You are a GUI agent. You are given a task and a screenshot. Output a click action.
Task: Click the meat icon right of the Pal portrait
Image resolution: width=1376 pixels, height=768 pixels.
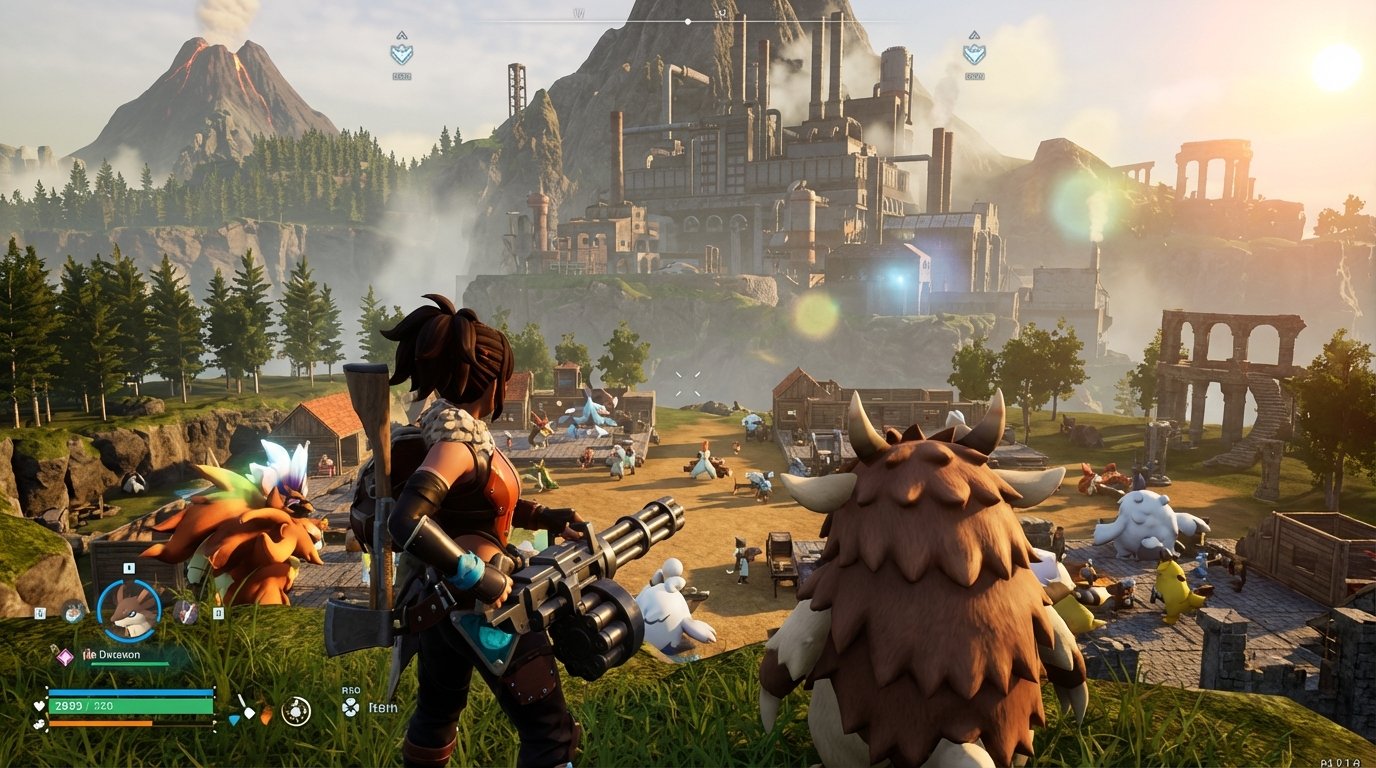pos(186,612)
